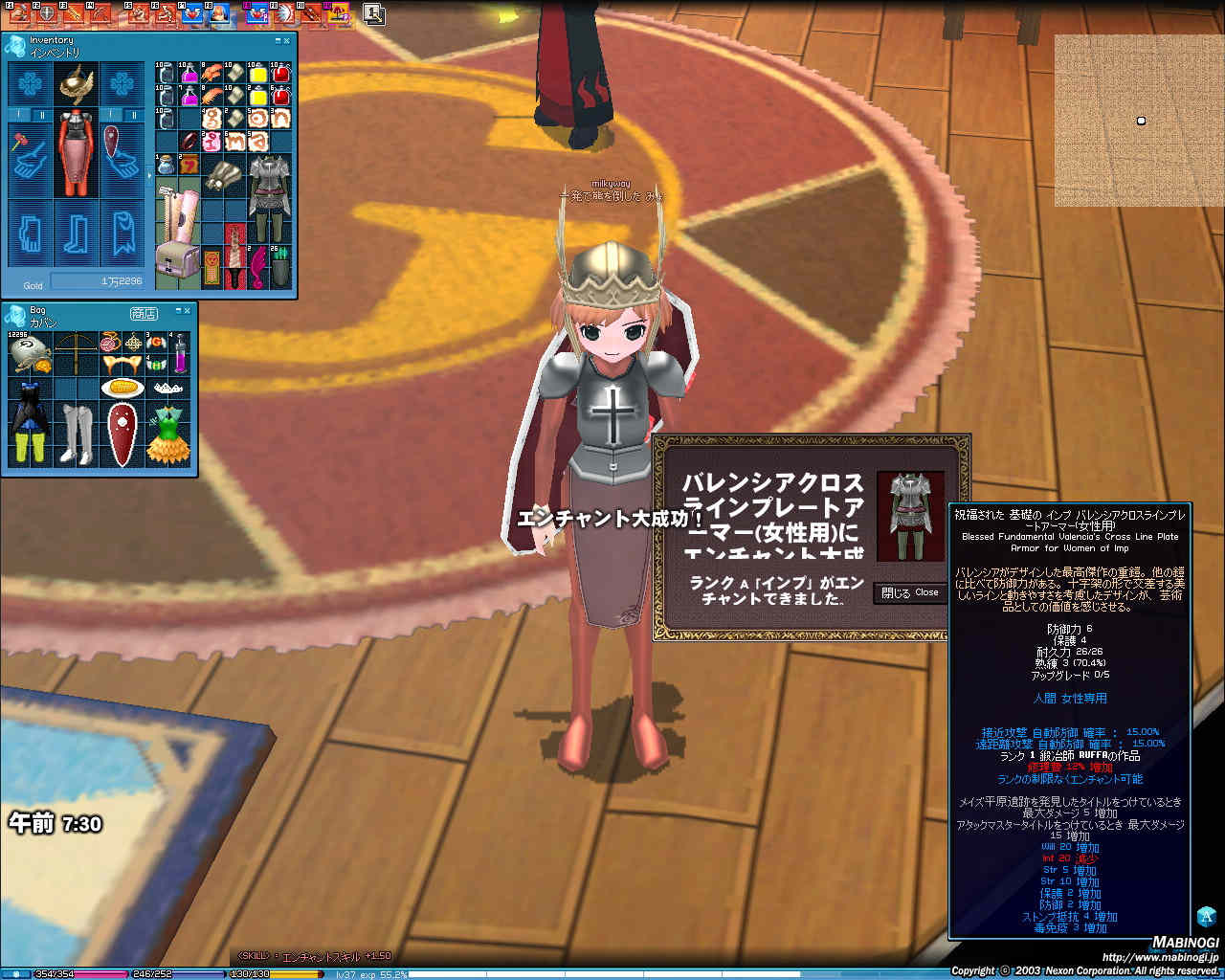The width and height of the screenshot is (1225, 980).
Task: Select the Magnum Shot icon on F11
Action: click(309, 14)
